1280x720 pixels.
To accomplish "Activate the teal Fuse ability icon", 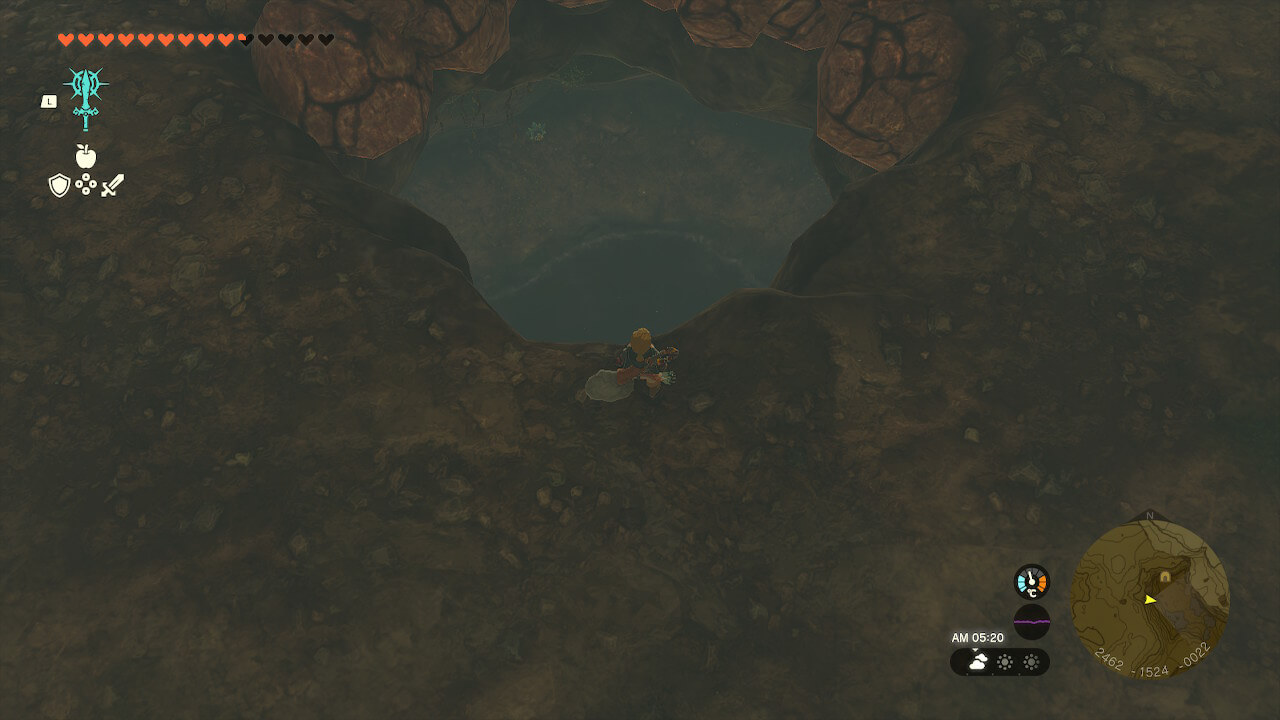I will [x=86, y=95].
